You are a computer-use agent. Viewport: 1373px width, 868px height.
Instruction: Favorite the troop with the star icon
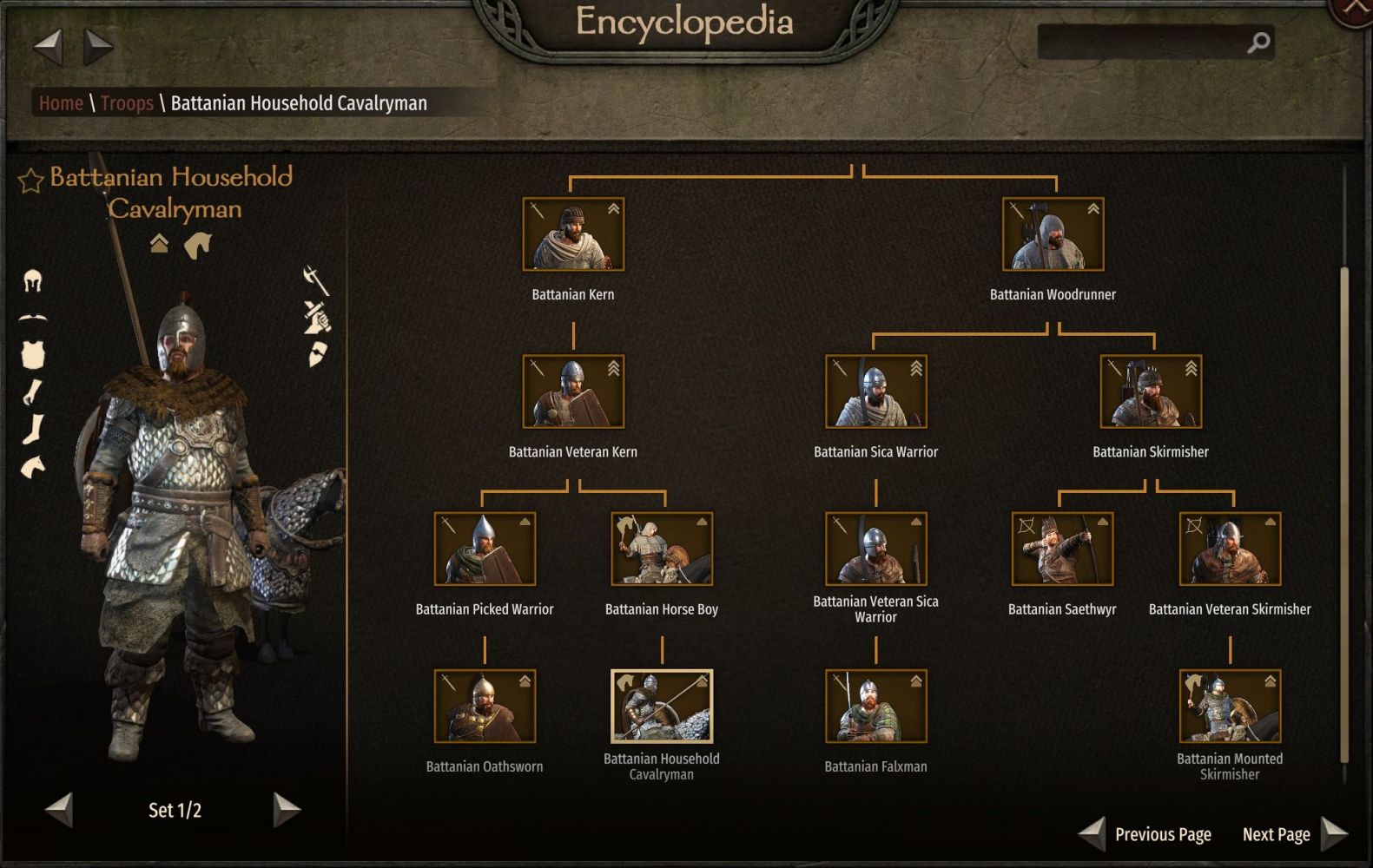[30, 181]
